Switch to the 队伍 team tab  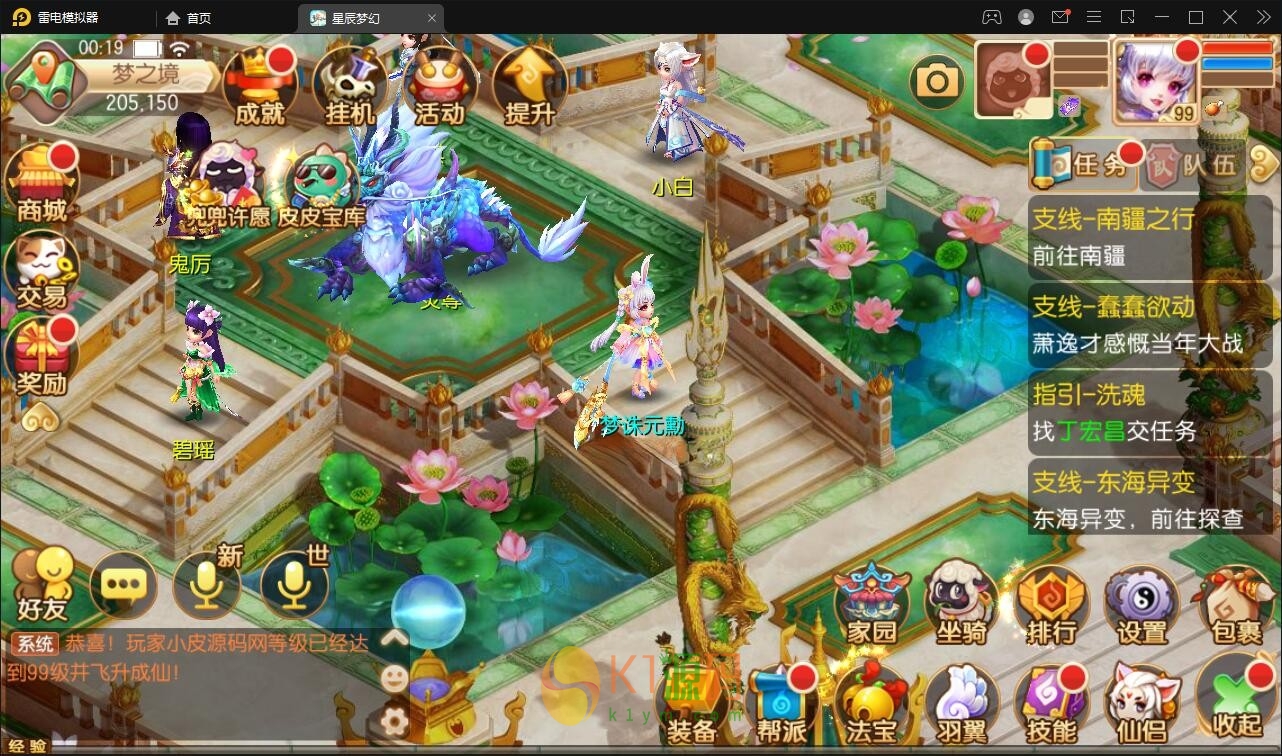coord(1193,164)
